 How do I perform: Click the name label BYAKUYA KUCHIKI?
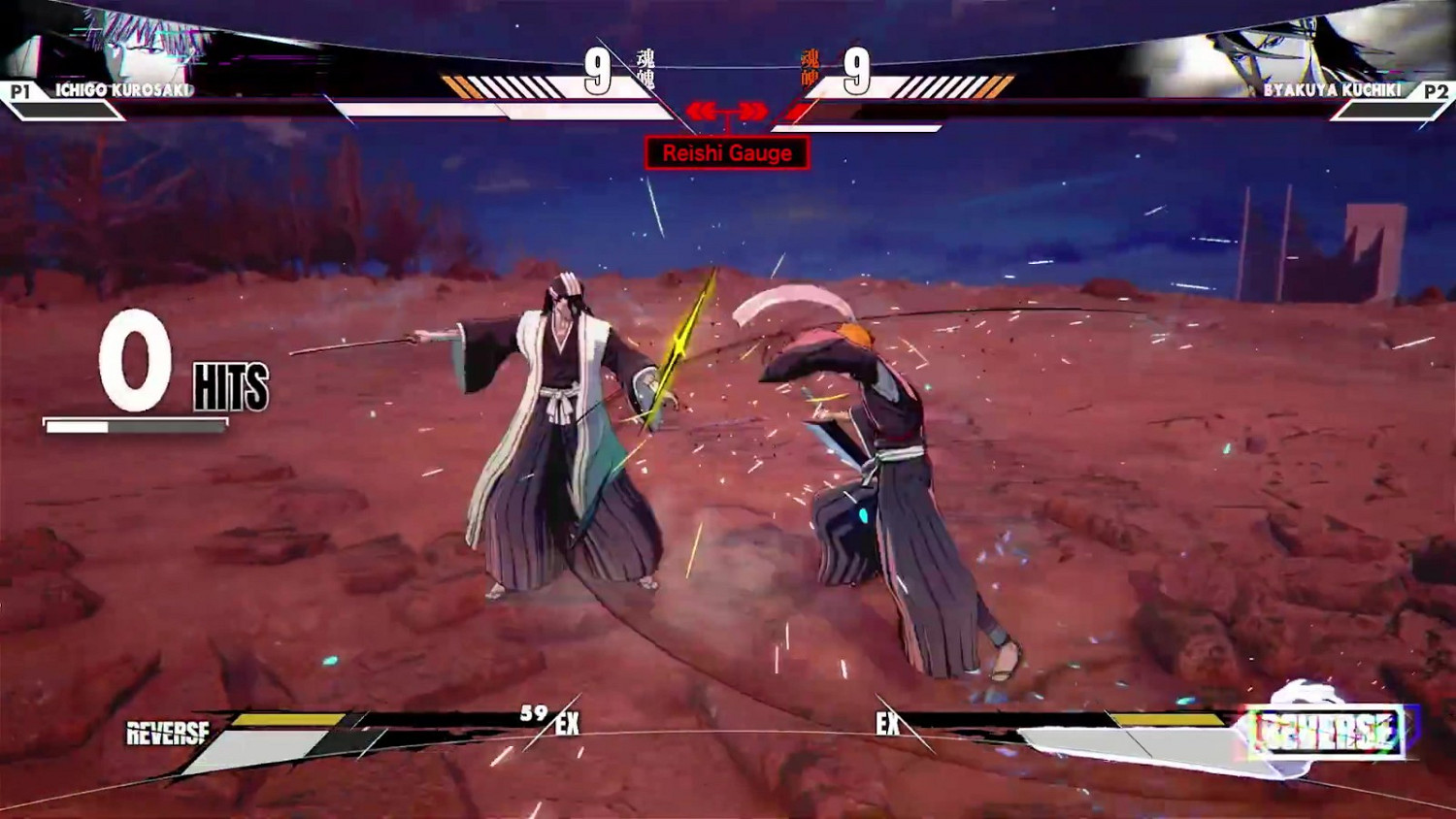click(1330, 88)
